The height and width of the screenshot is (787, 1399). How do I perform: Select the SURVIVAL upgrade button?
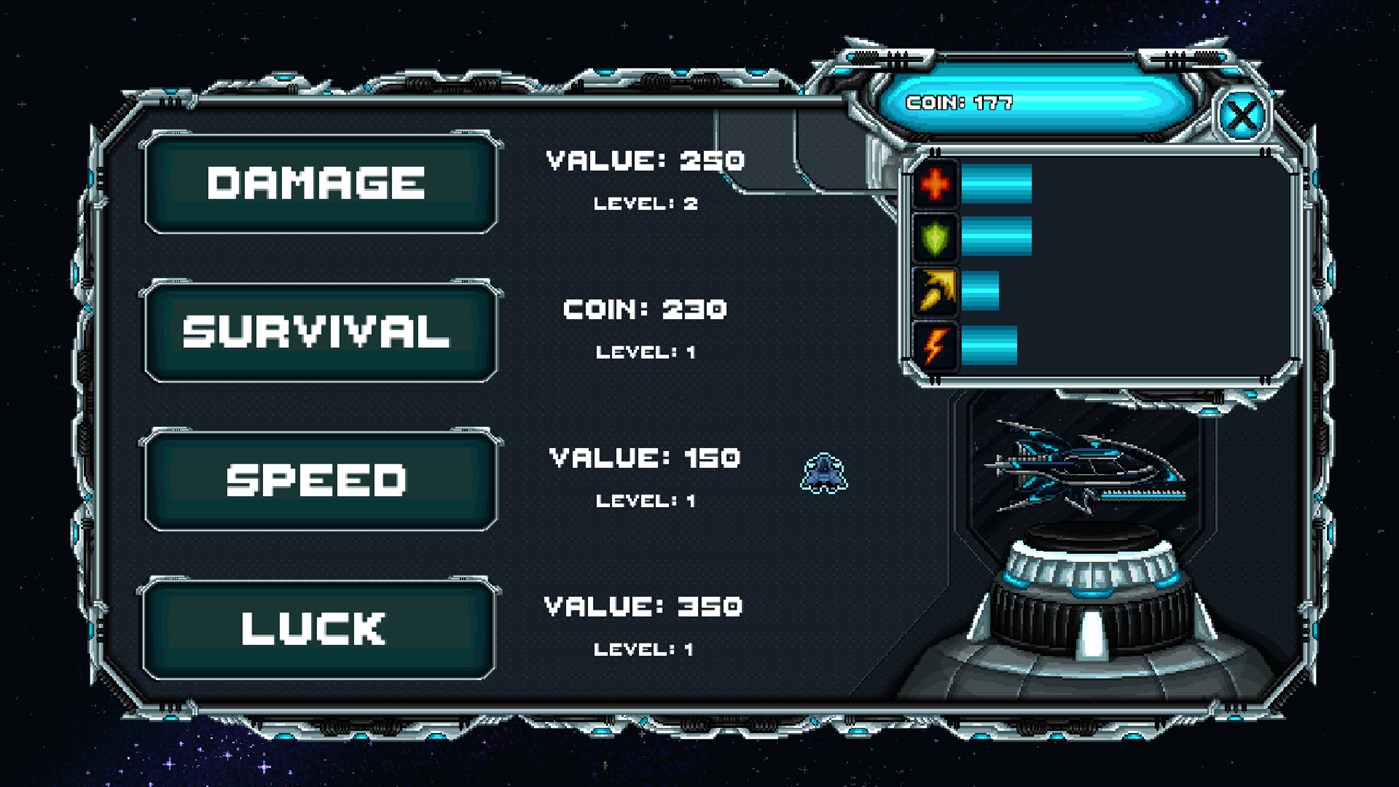[x=320, y=331]
